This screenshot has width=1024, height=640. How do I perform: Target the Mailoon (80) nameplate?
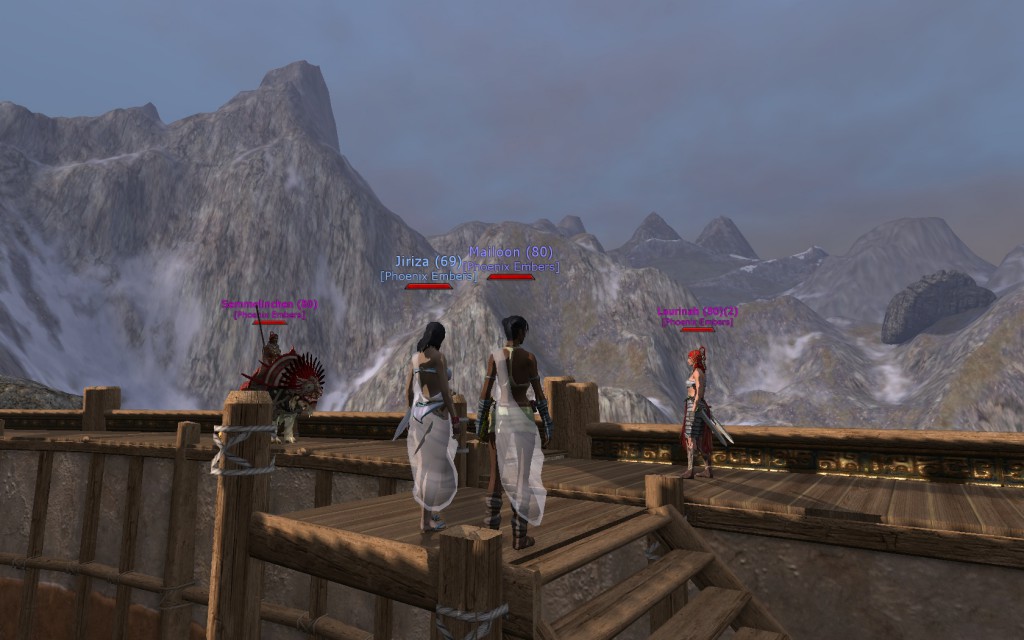(510, 253)
